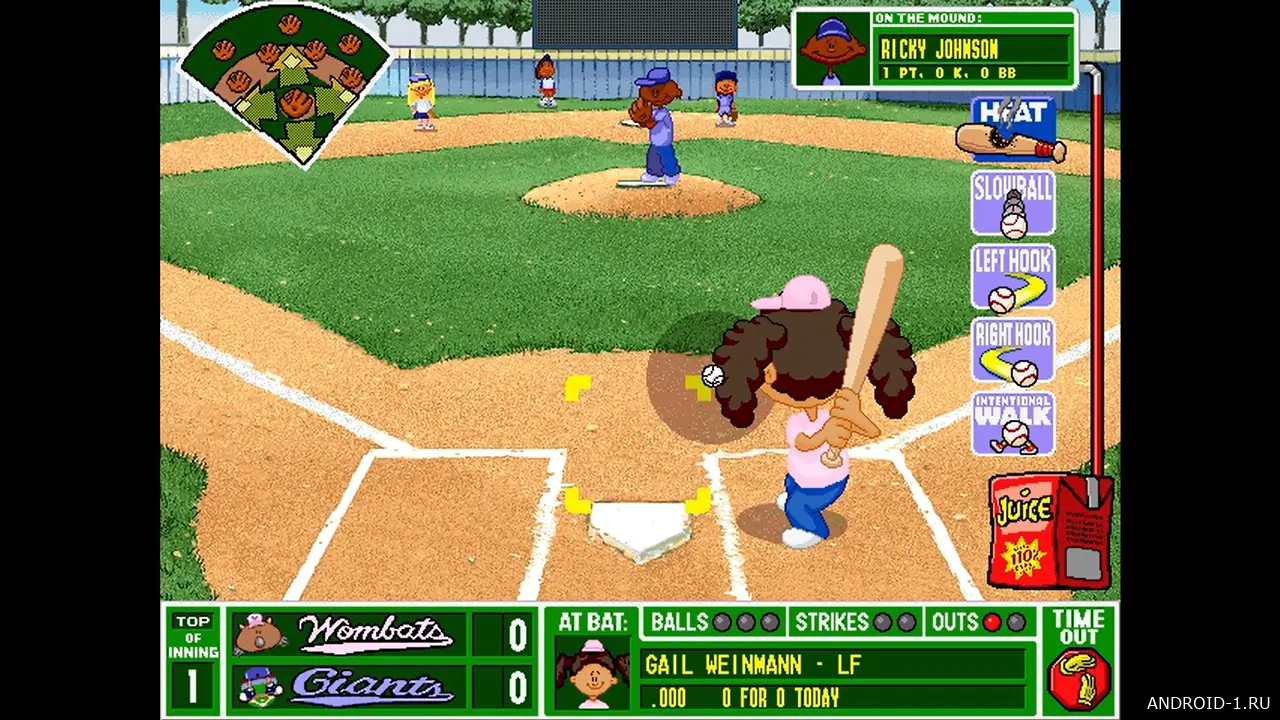This screenshot has width=1280, height=720.
Task: Call a Time Out
Action: (x=1079, y=659)
